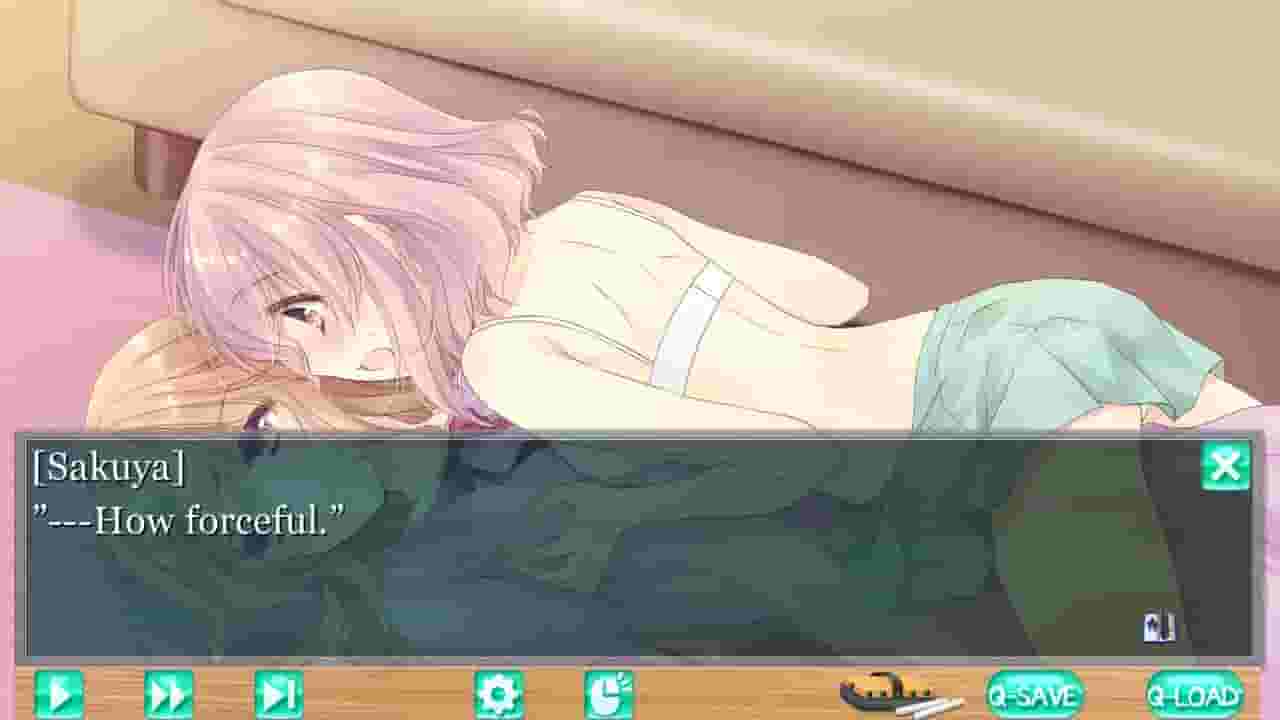Hide the message window using the hand icon
Viewport: 1280px width, 720px height.
(x=611, y=692)
